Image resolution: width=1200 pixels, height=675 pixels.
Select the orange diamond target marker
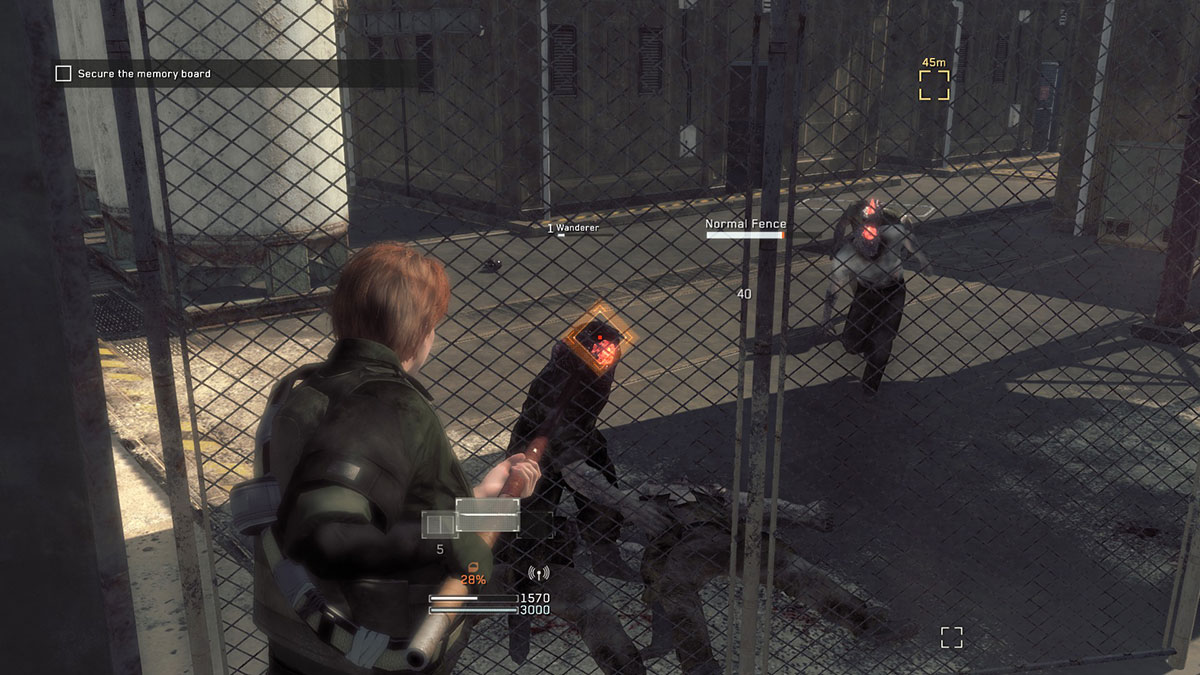(x=599, y=341)
